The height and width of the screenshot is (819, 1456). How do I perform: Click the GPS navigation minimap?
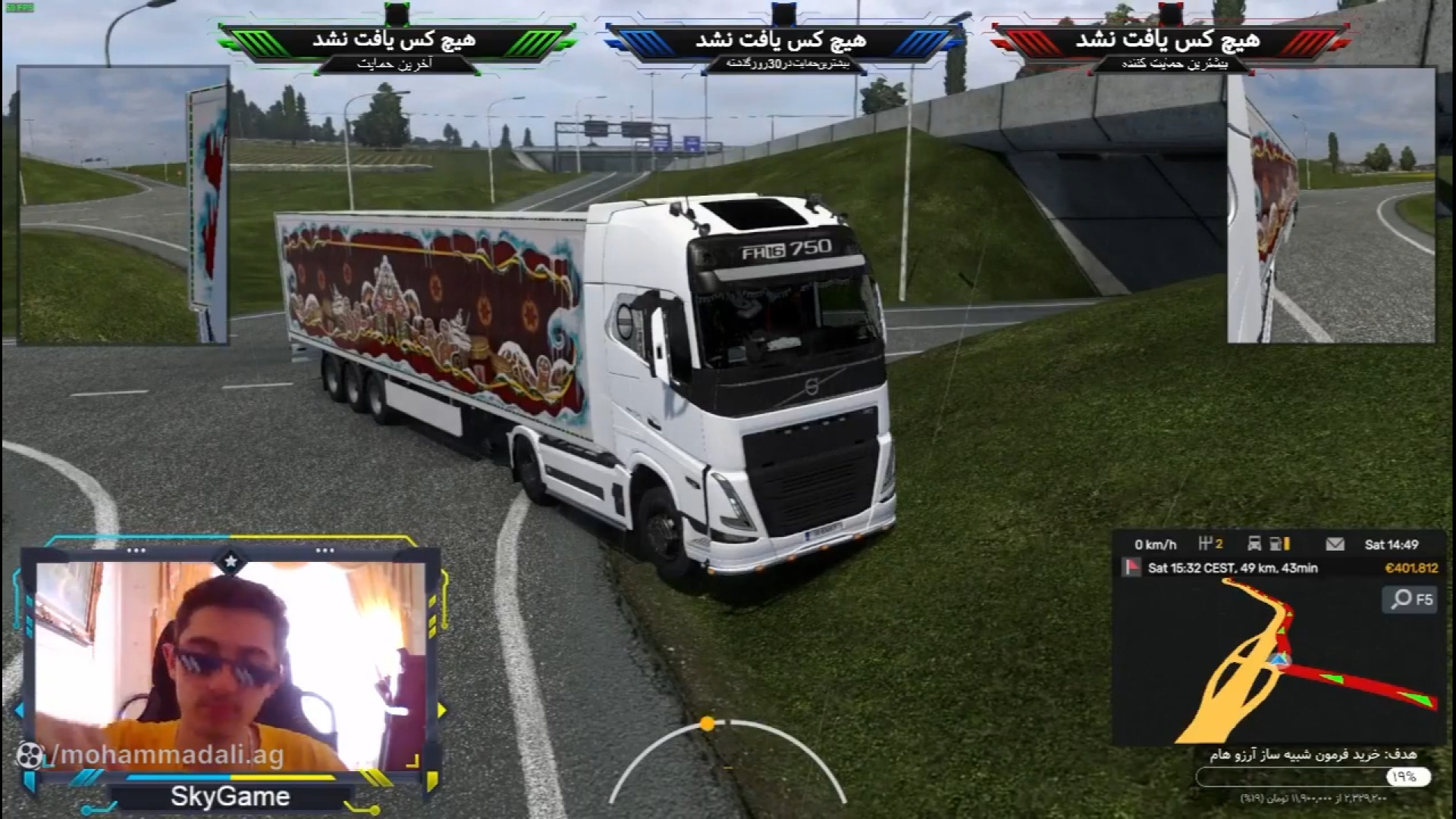click(x=1279, y=661)
